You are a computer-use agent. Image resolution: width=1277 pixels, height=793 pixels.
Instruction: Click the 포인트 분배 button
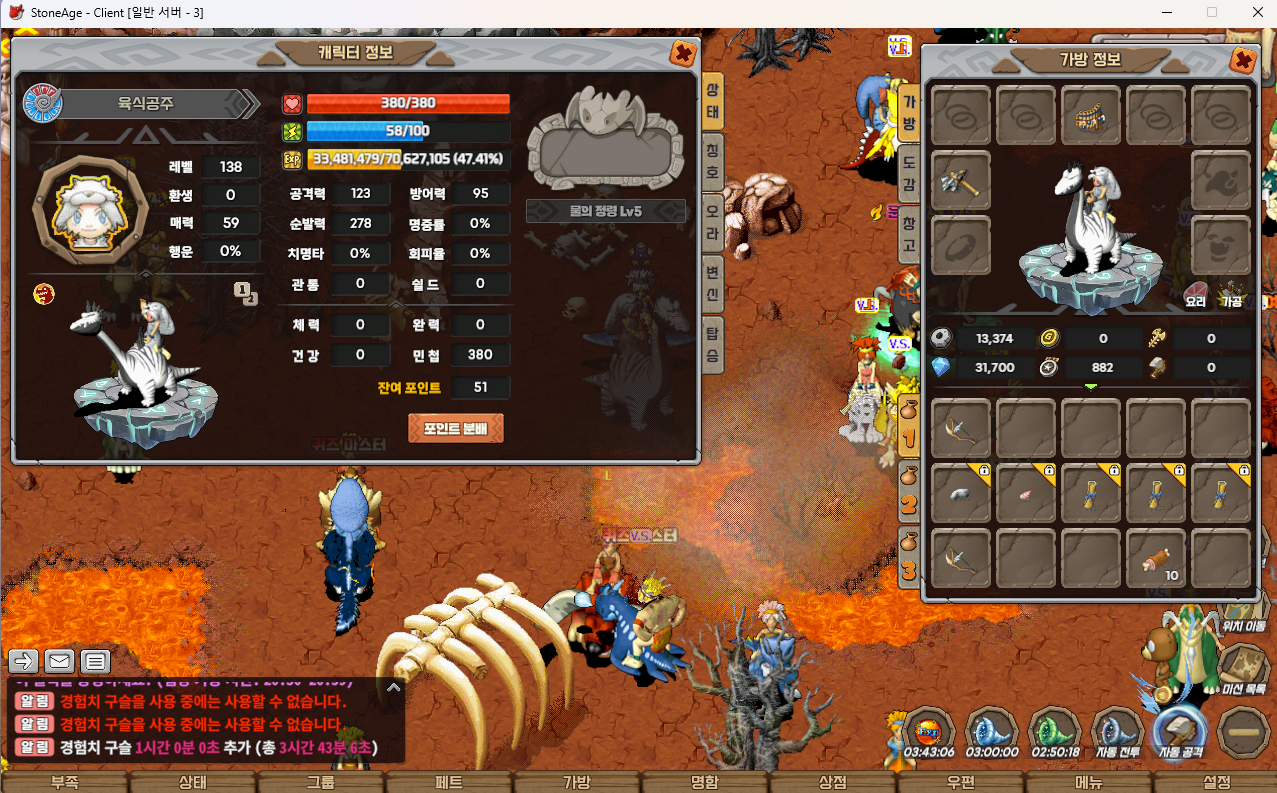[x=455, y=428]
